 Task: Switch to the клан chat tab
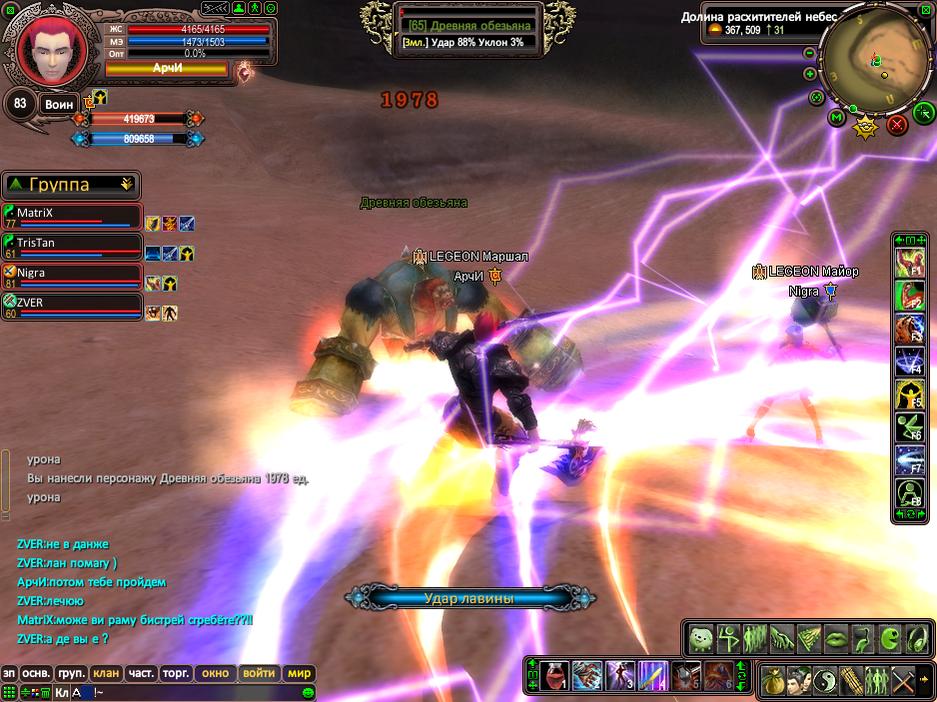105,673
